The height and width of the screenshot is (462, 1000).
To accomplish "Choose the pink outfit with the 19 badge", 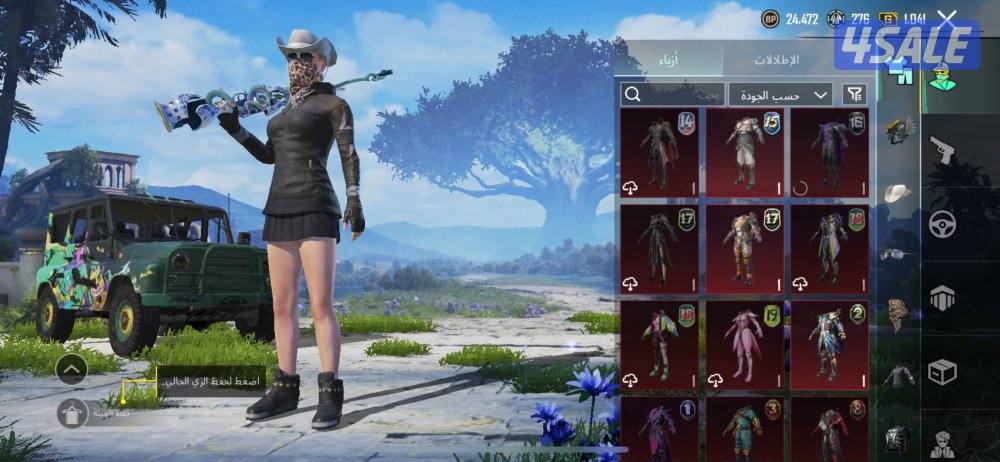I will tap(744, 344).
